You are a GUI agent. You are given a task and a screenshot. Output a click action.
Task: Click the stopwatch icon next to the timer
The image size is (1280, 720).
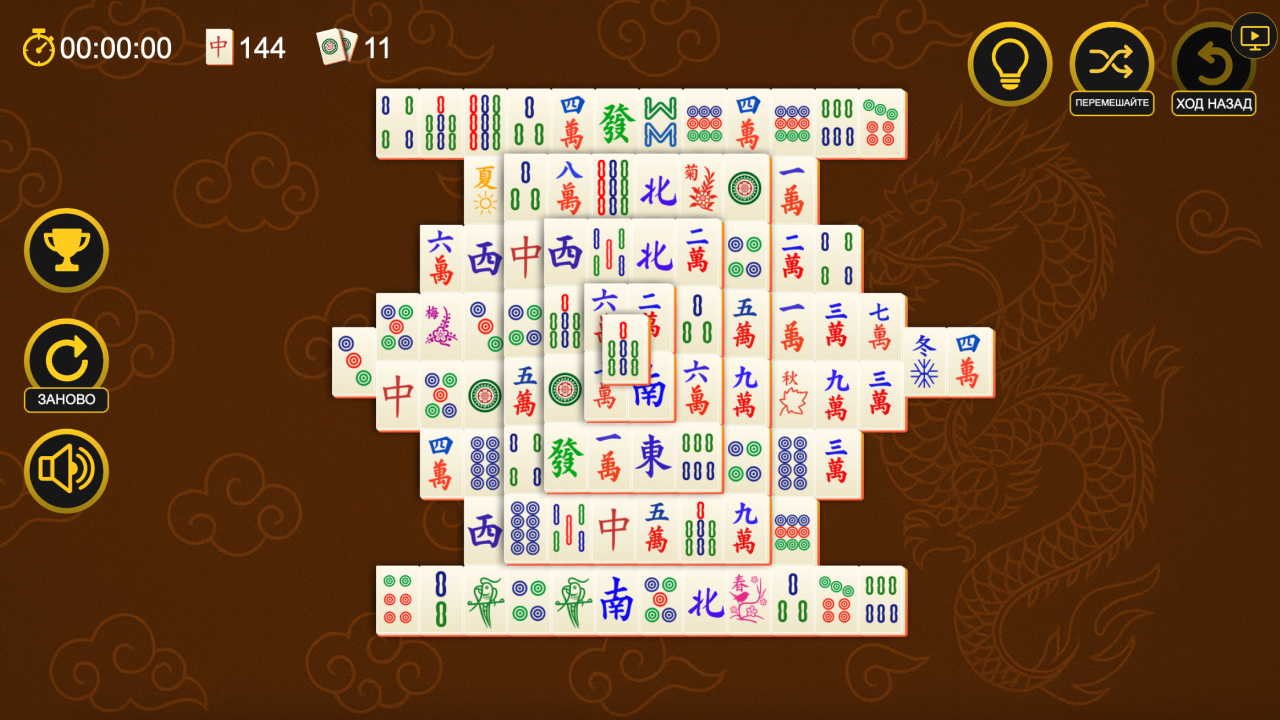(x=36, y=46)
